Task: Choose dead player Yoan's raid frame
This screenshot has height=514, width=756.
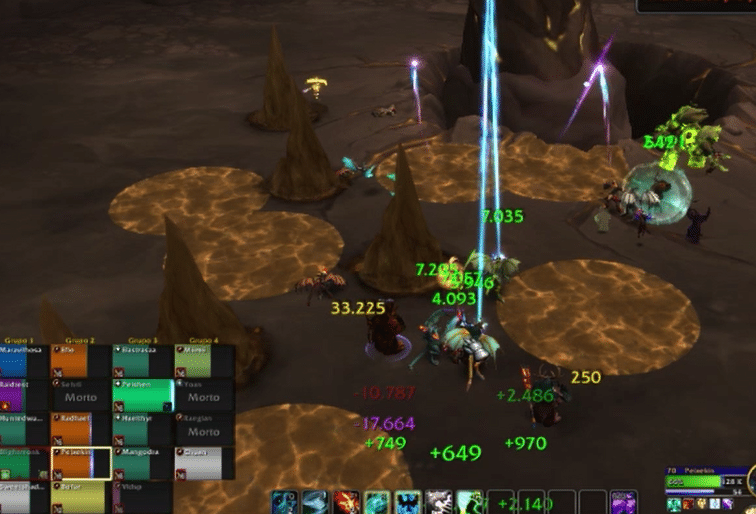Action: [203, 395]
